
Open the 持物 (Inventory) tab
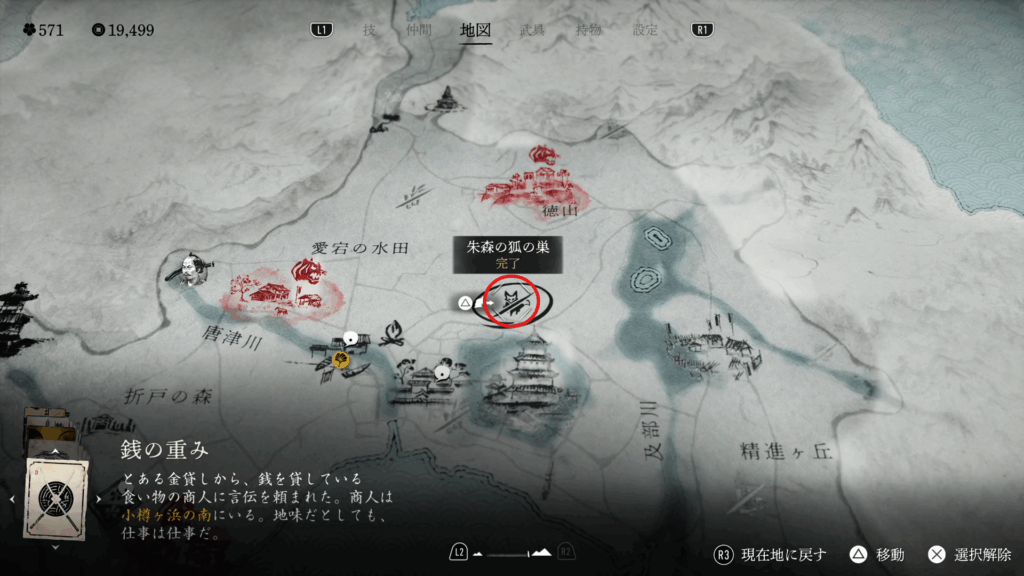(x=589, y=30)
